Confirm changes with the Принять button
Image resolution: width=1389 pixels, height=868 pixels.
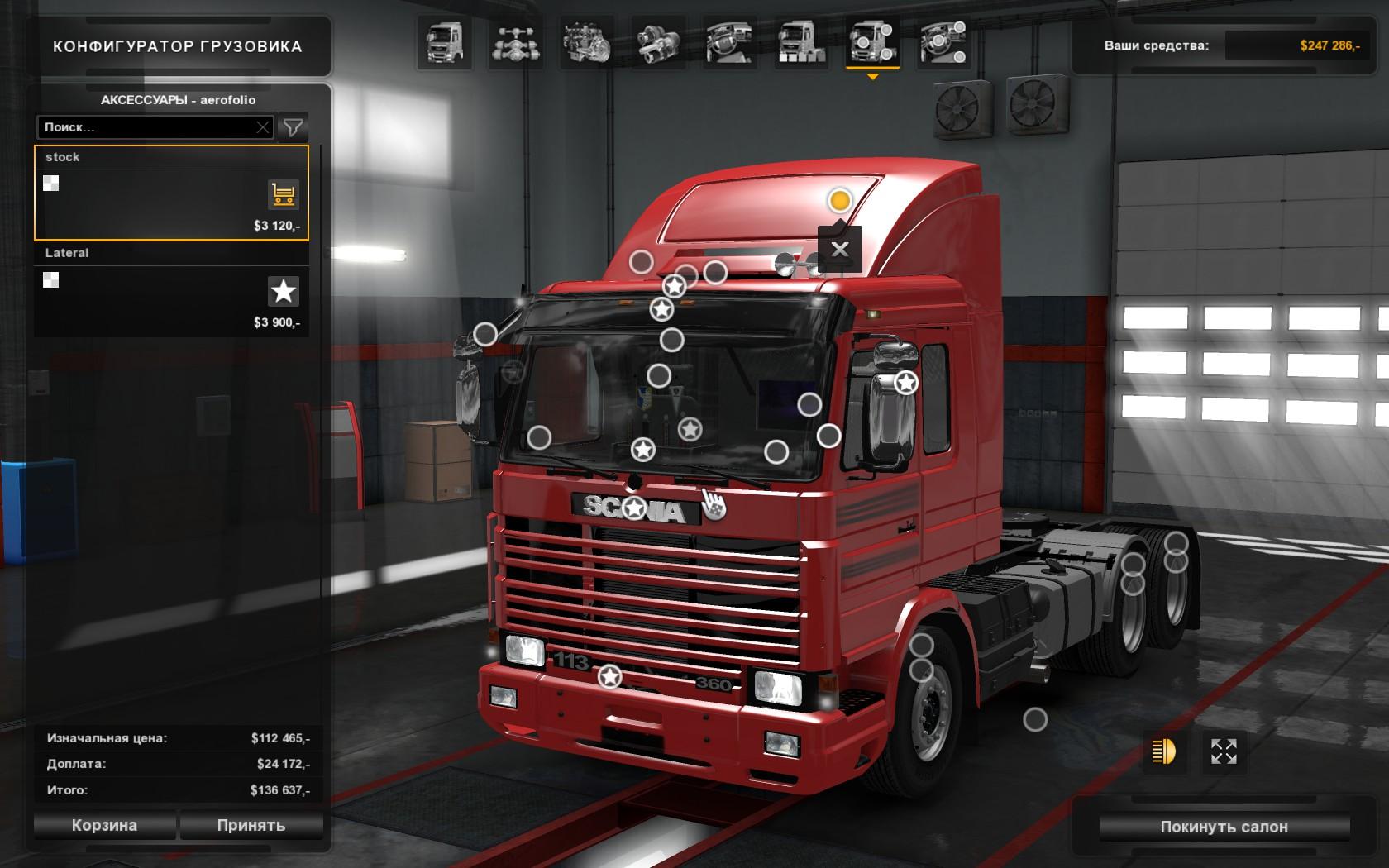pos(251,825)
